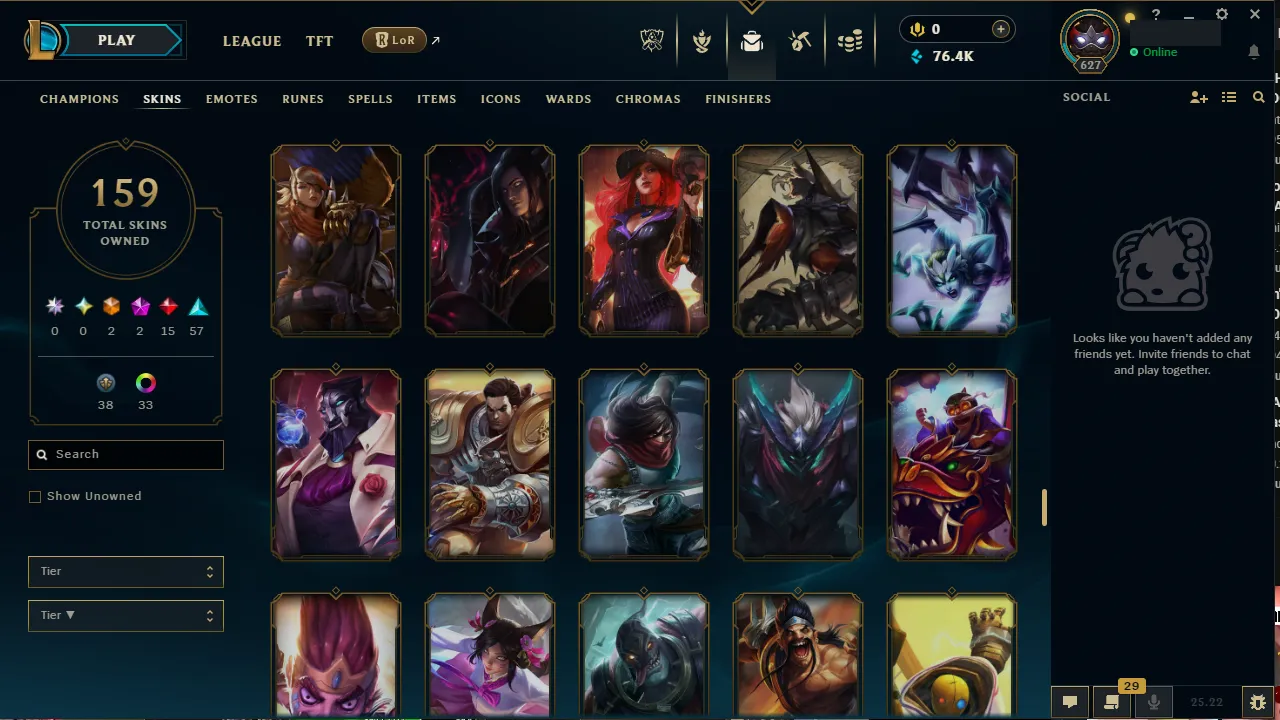This screenshot has width=1280, height=720.
Task: Collapse the top navigation chevron
Action: pos(751,7)
